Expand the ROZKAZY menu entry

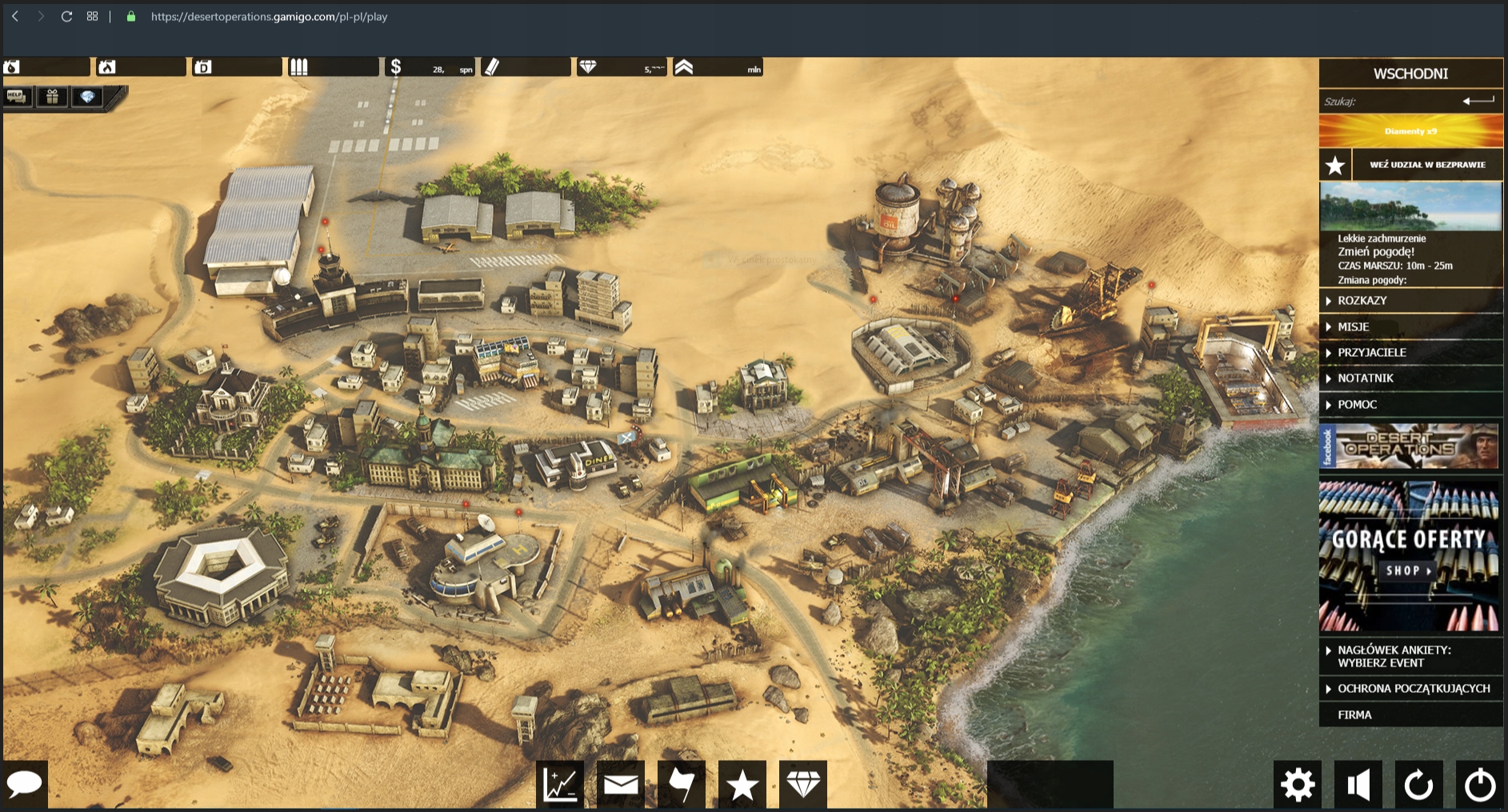pos(1362,301)
